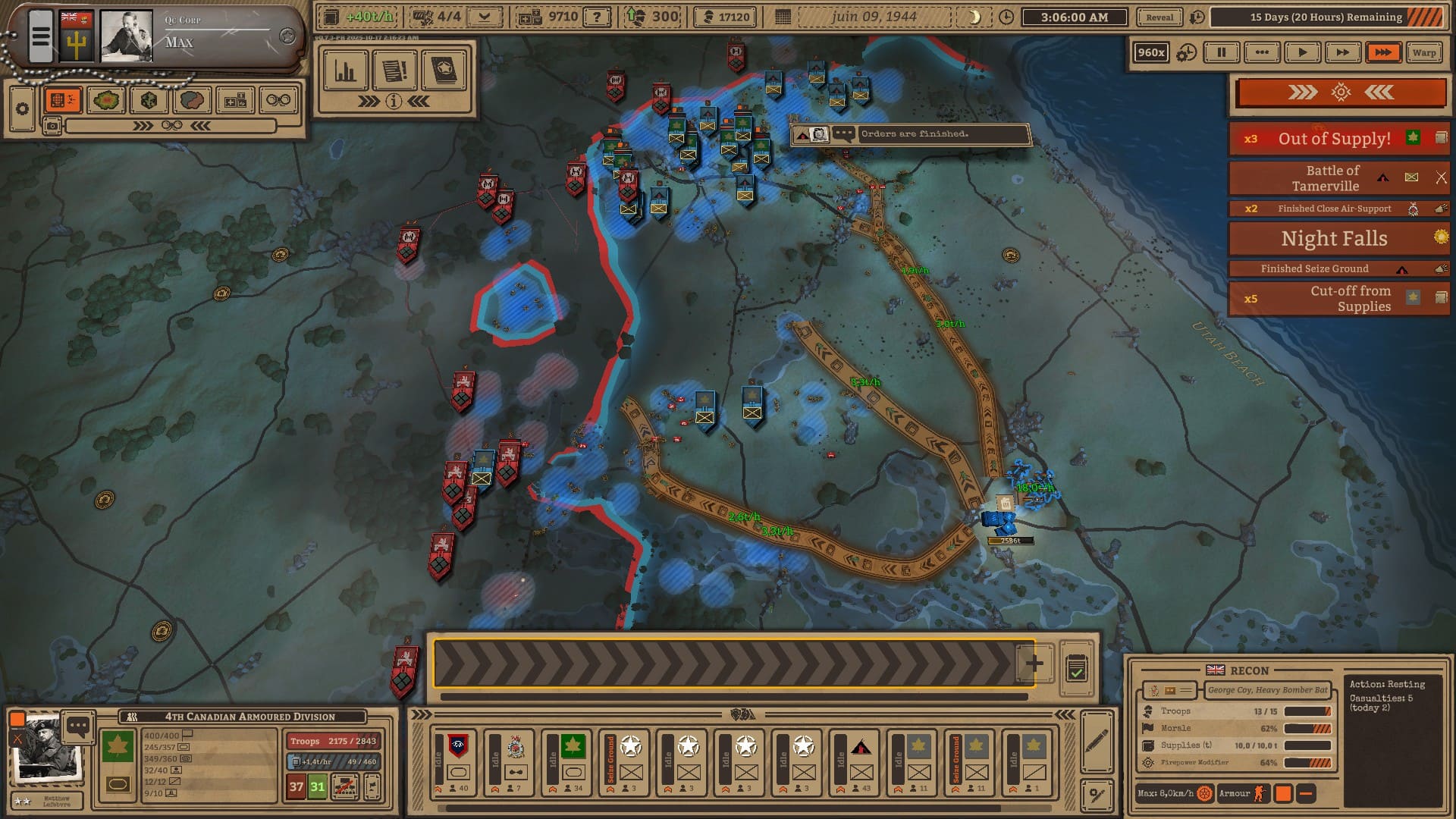
Task: Set game speed to normal play
Action: tap(1302, 52)
